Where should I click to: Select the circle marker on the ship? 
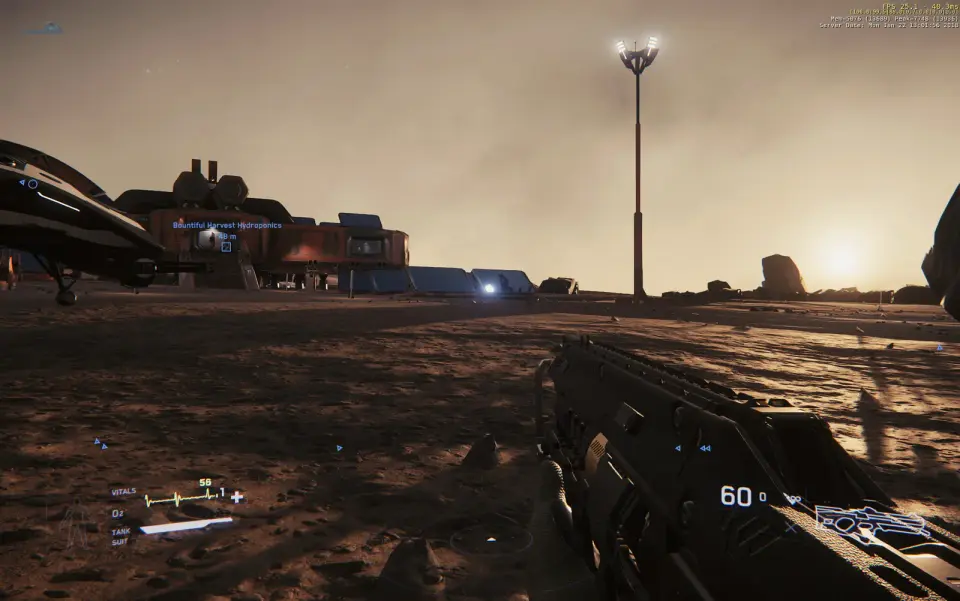[32, 184]
